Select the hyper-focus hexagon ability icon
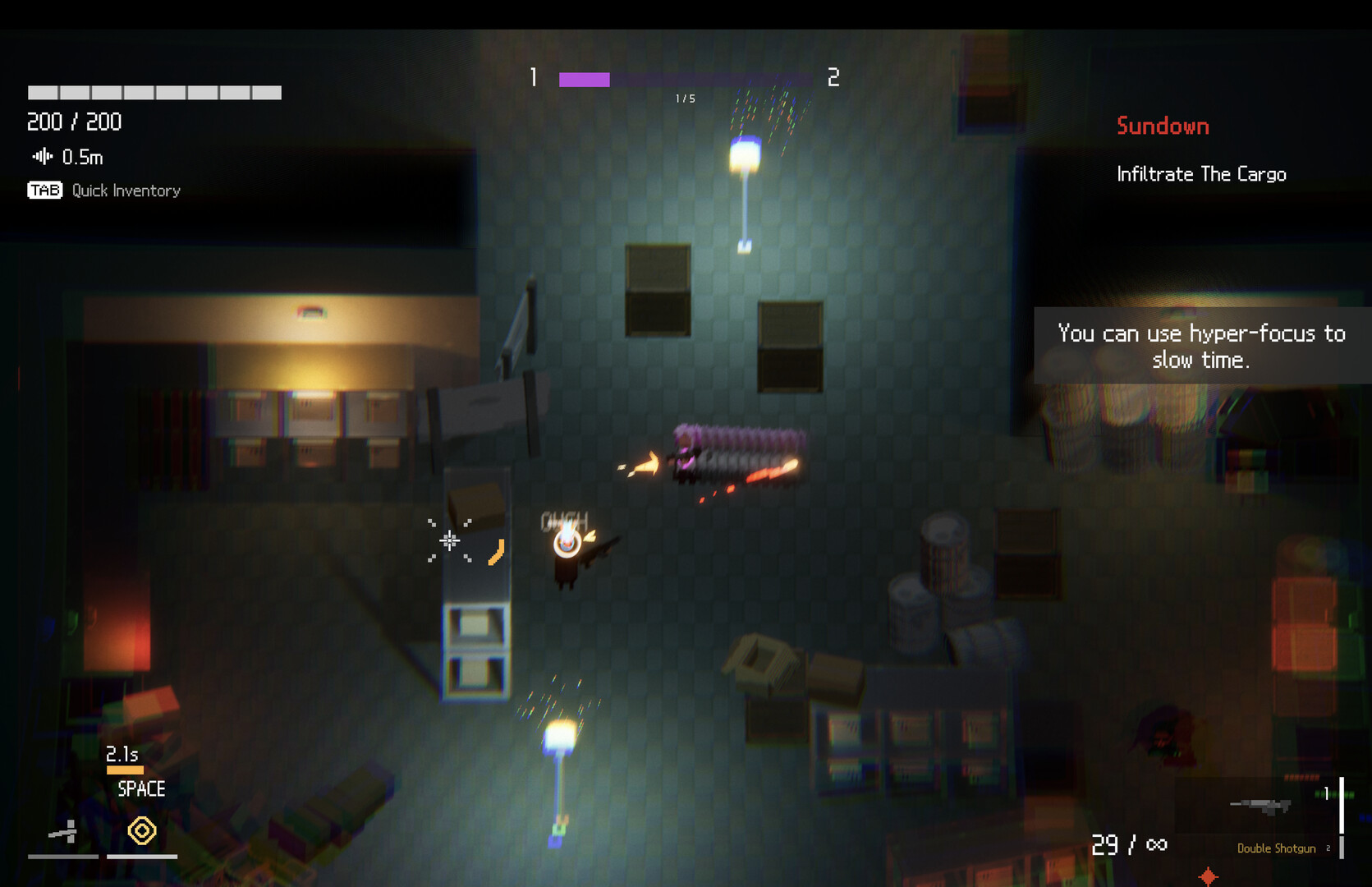1372x887 pixels. 141,831
